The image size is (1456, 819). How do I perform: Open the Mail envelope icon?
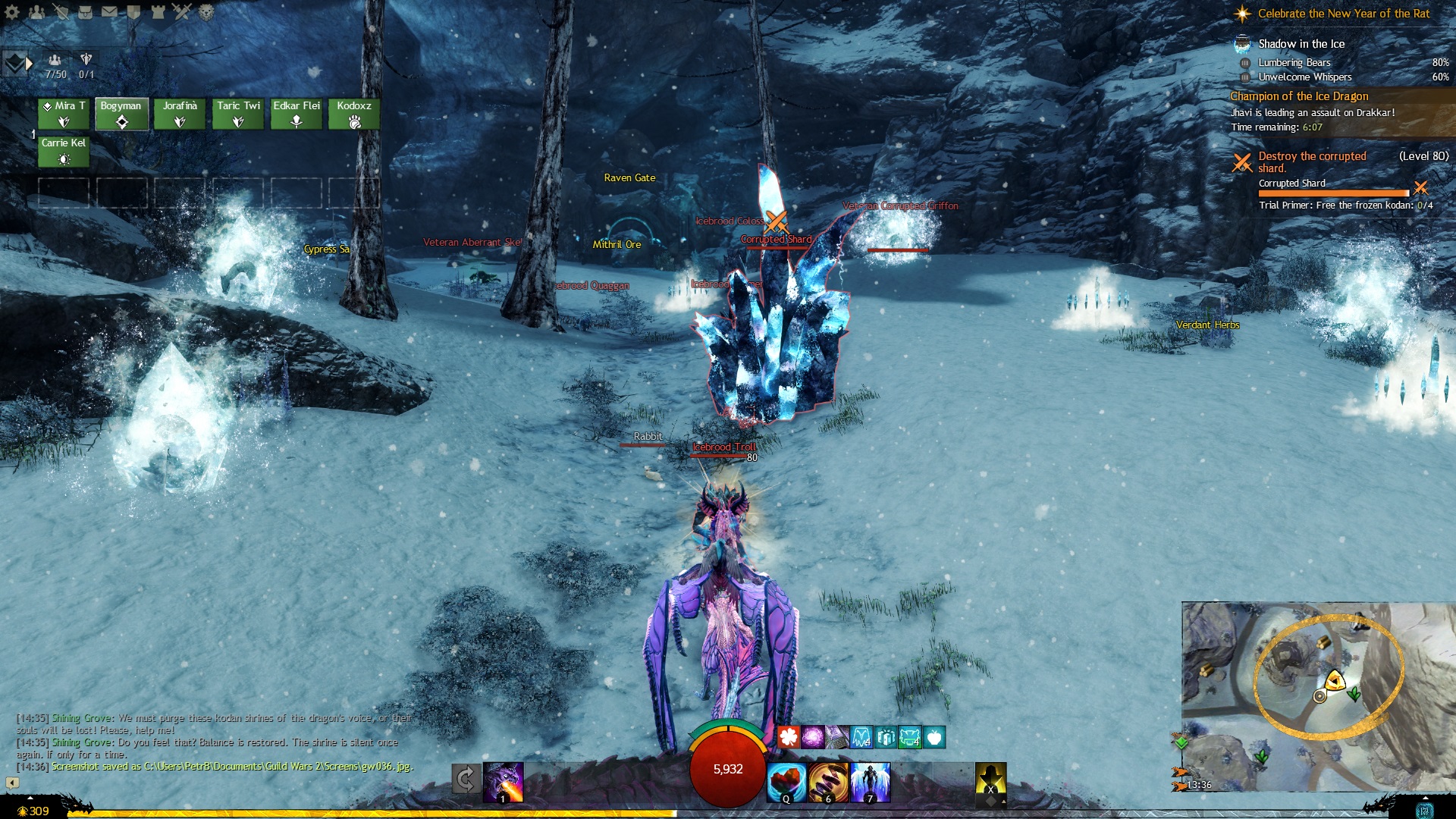[110, 12]
